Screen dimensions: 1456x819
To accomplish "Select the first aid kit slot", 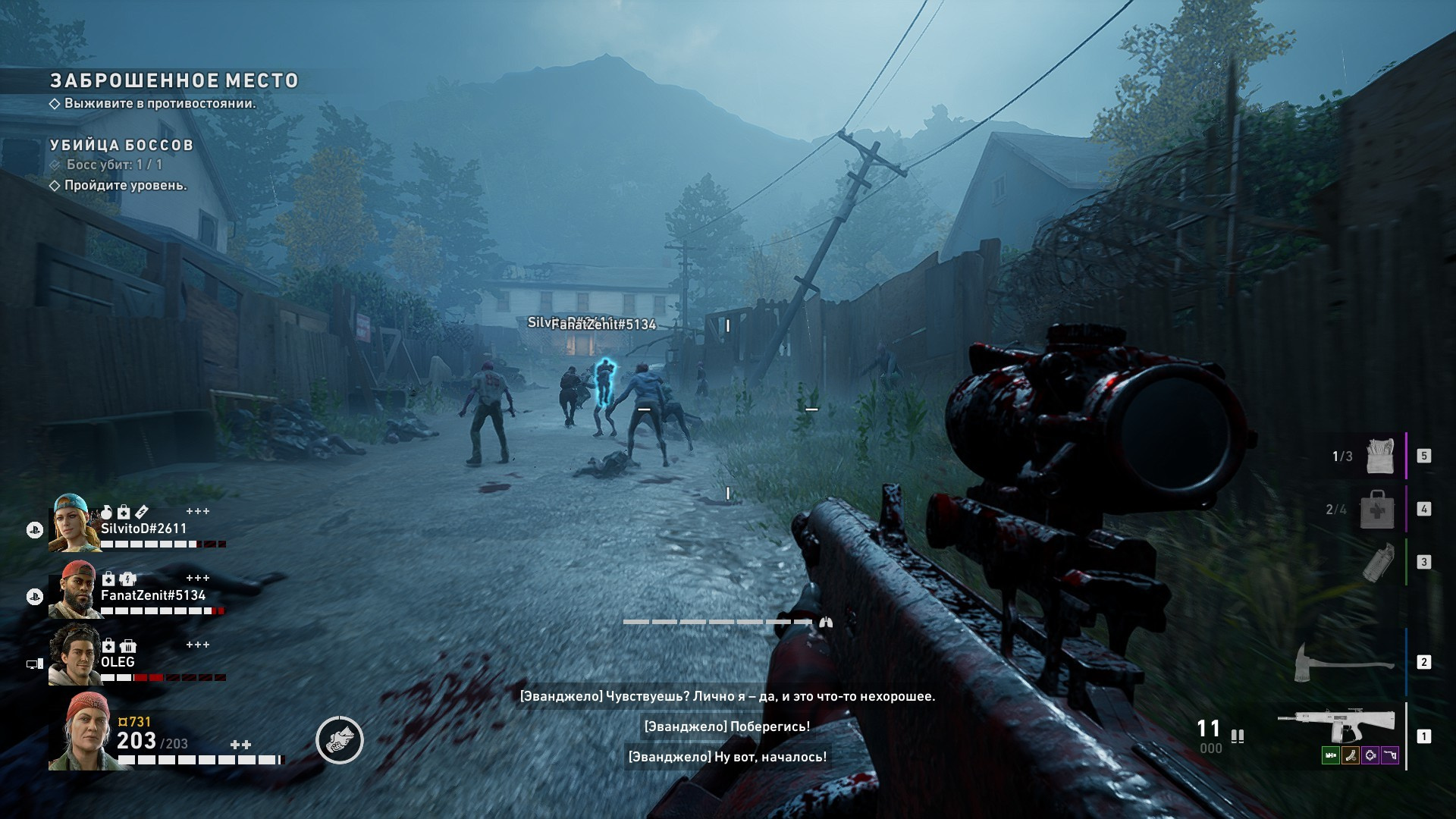I will [1376, 509].
